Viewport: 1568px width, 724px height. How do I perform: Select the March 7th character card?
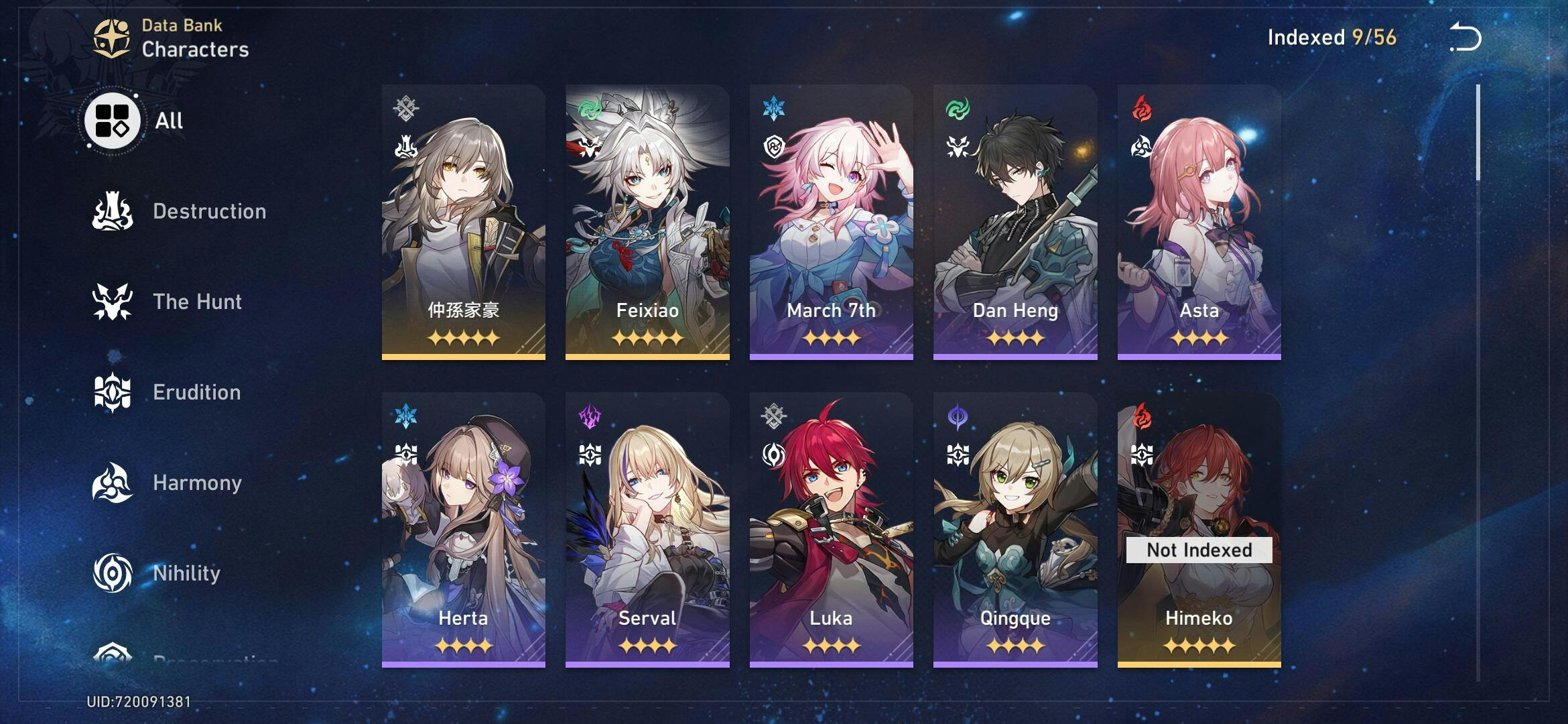[x=831, y=222]
